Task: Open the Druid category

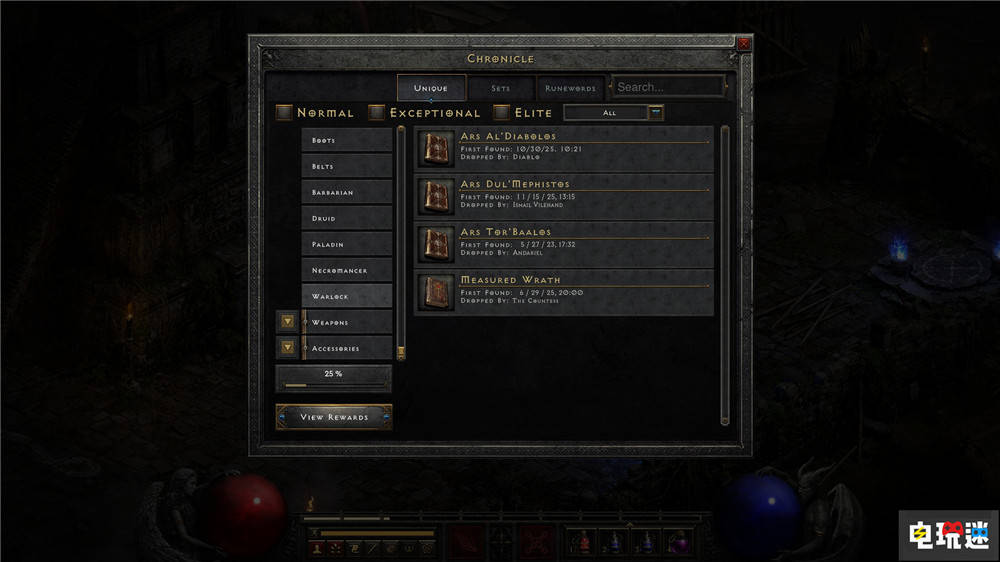Action: coord(346,218)
